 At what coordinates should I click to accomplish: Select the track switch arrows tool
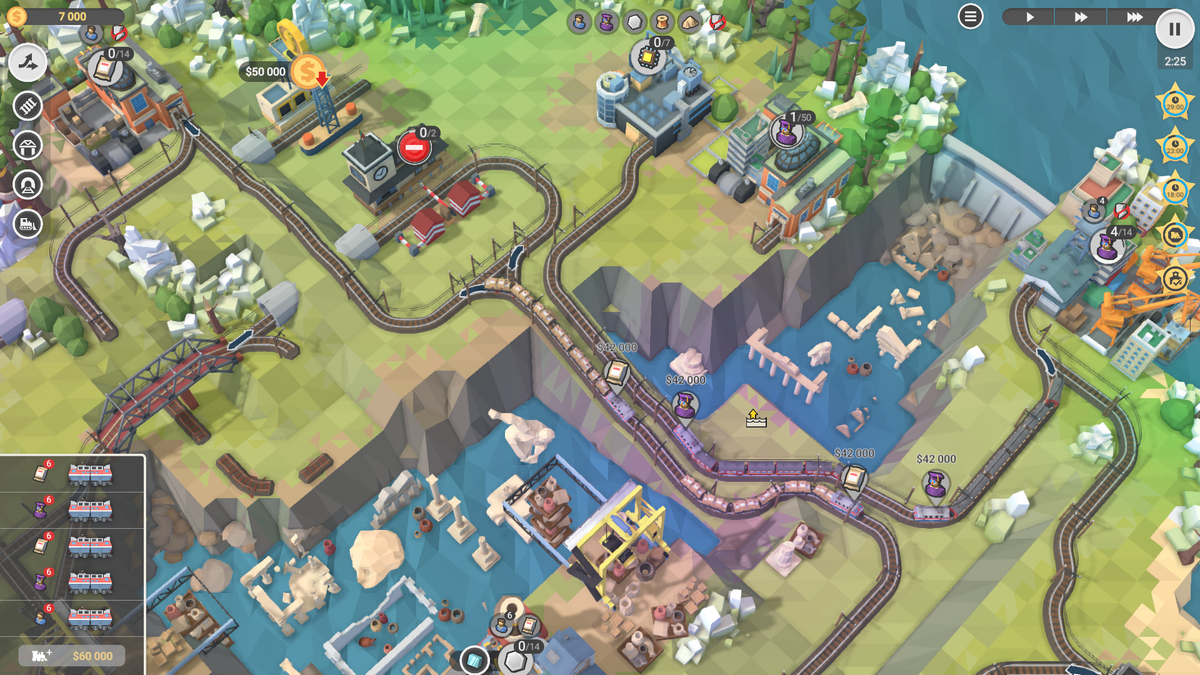[x=28, y=63]
